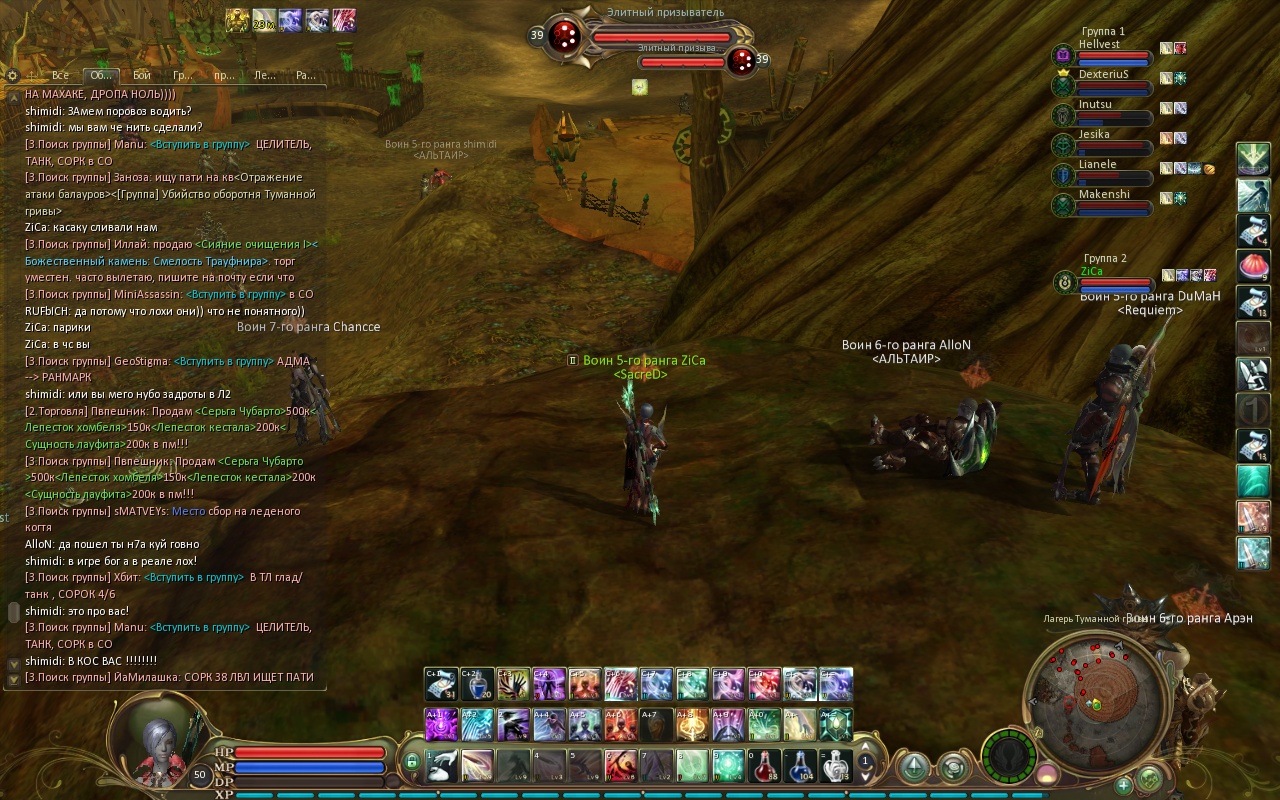Click the round green plus button
This screenshot has width=1280, height=800.
coord(1123,785)
